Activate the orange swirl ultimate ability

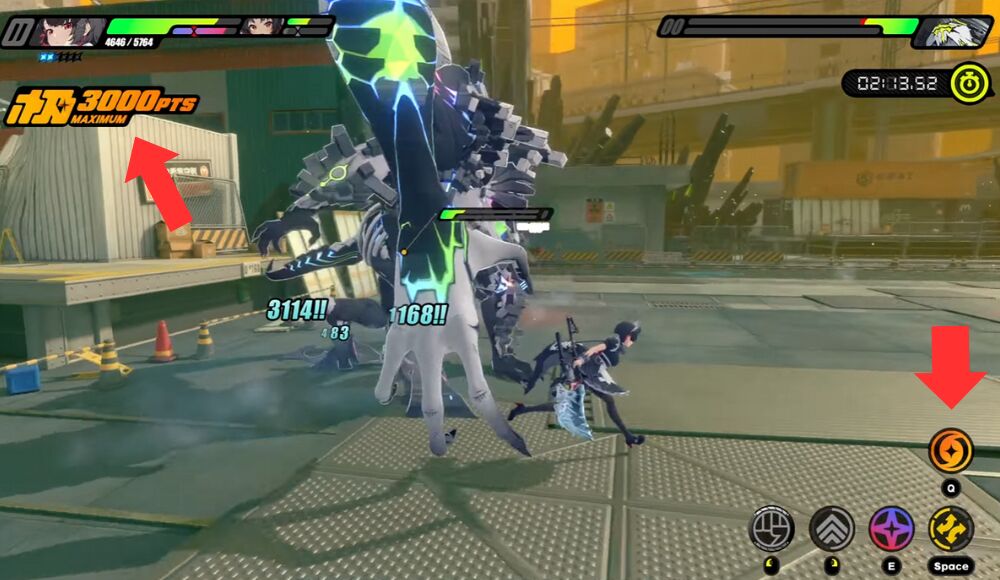point(950,451)
